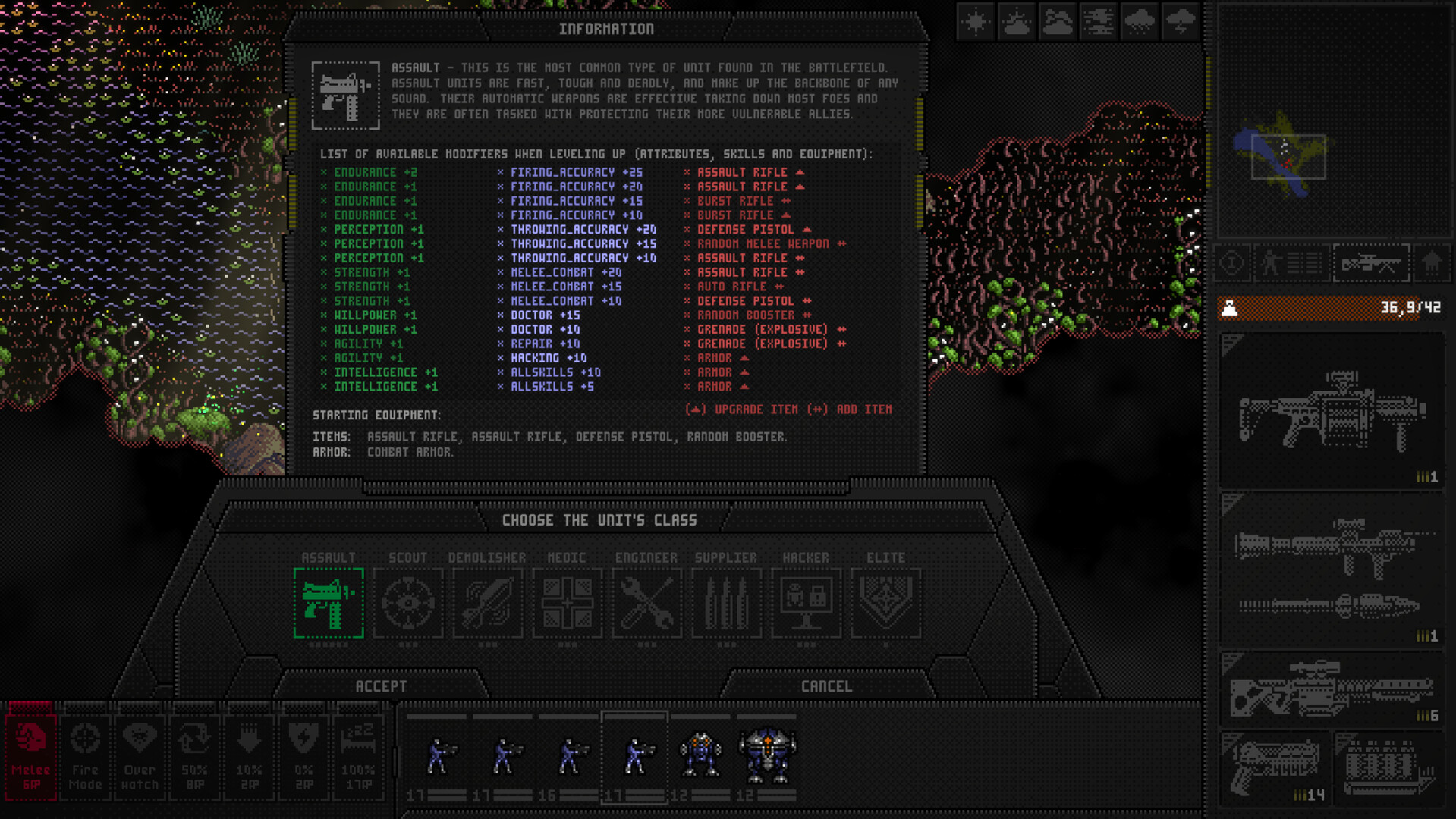
Task: Activate the Overwatch icon
Action: (x=139, y=755)
